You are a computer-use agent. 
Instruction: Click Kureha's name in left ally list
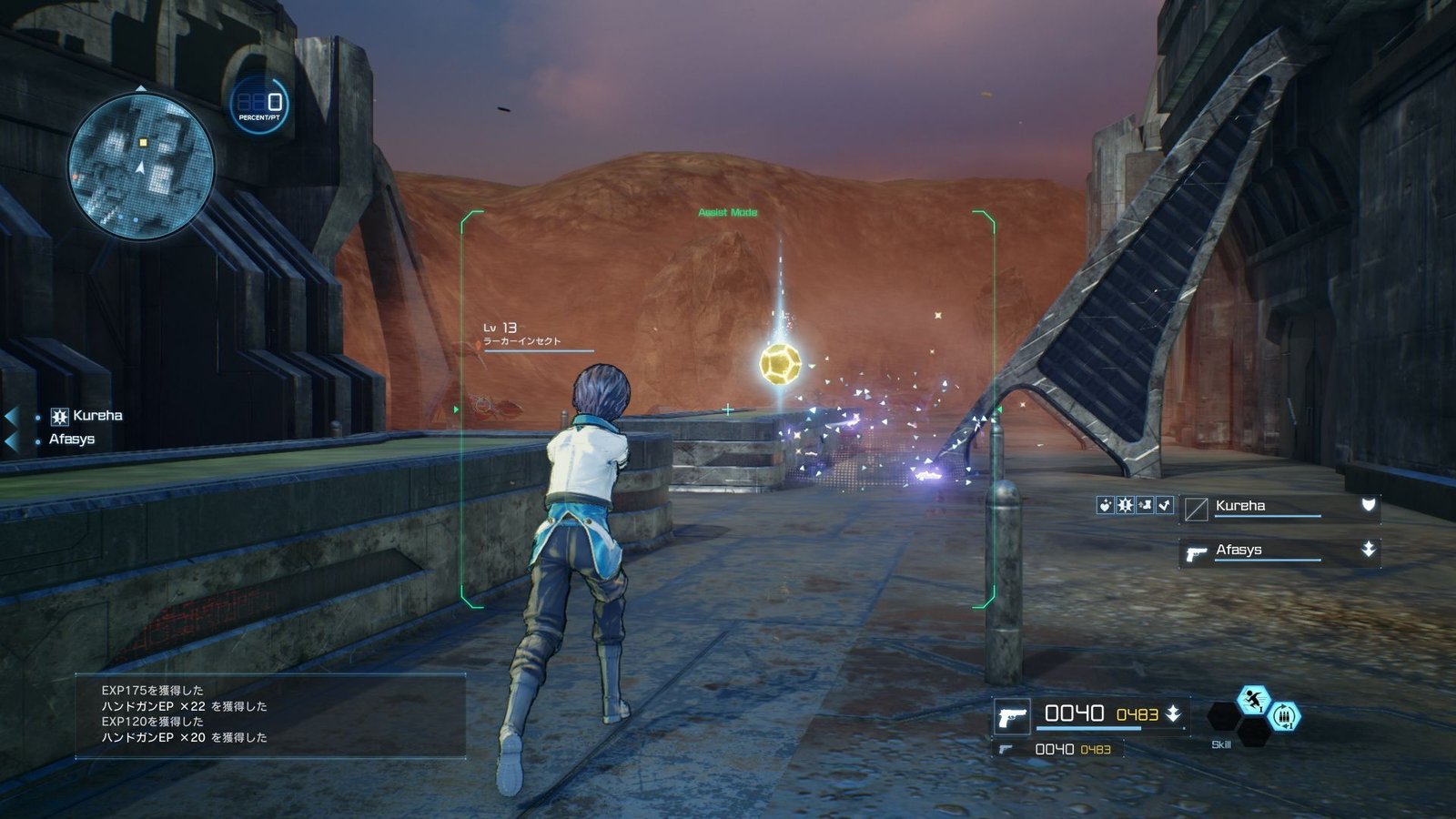pyautogui.click(x=97, y=416)
